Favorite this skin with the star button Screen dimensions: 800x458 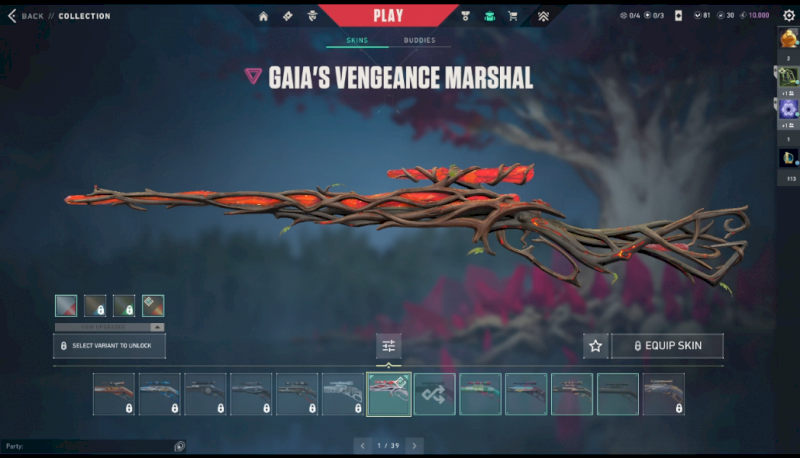596,346
